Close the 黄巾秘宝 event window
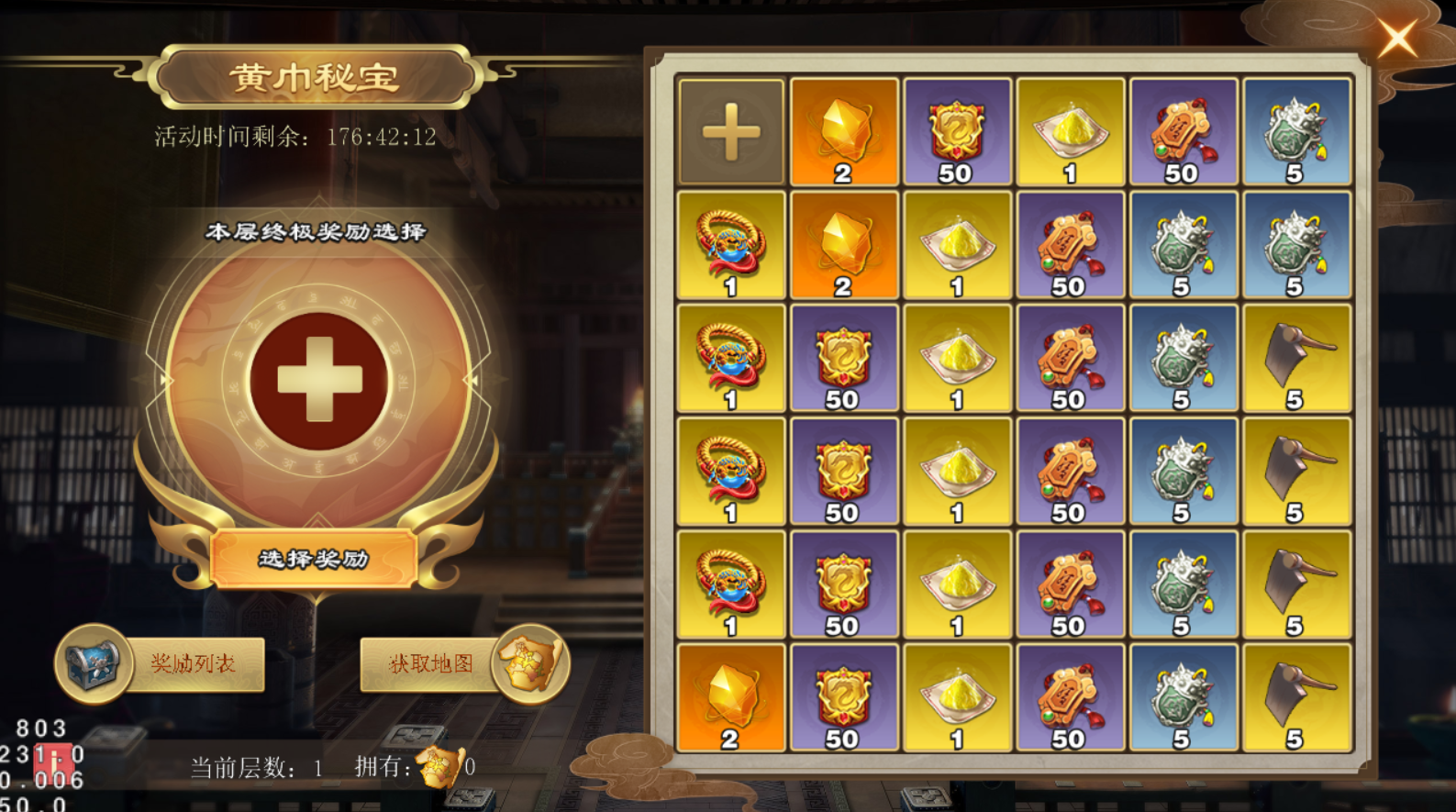 pos(1397,39)
